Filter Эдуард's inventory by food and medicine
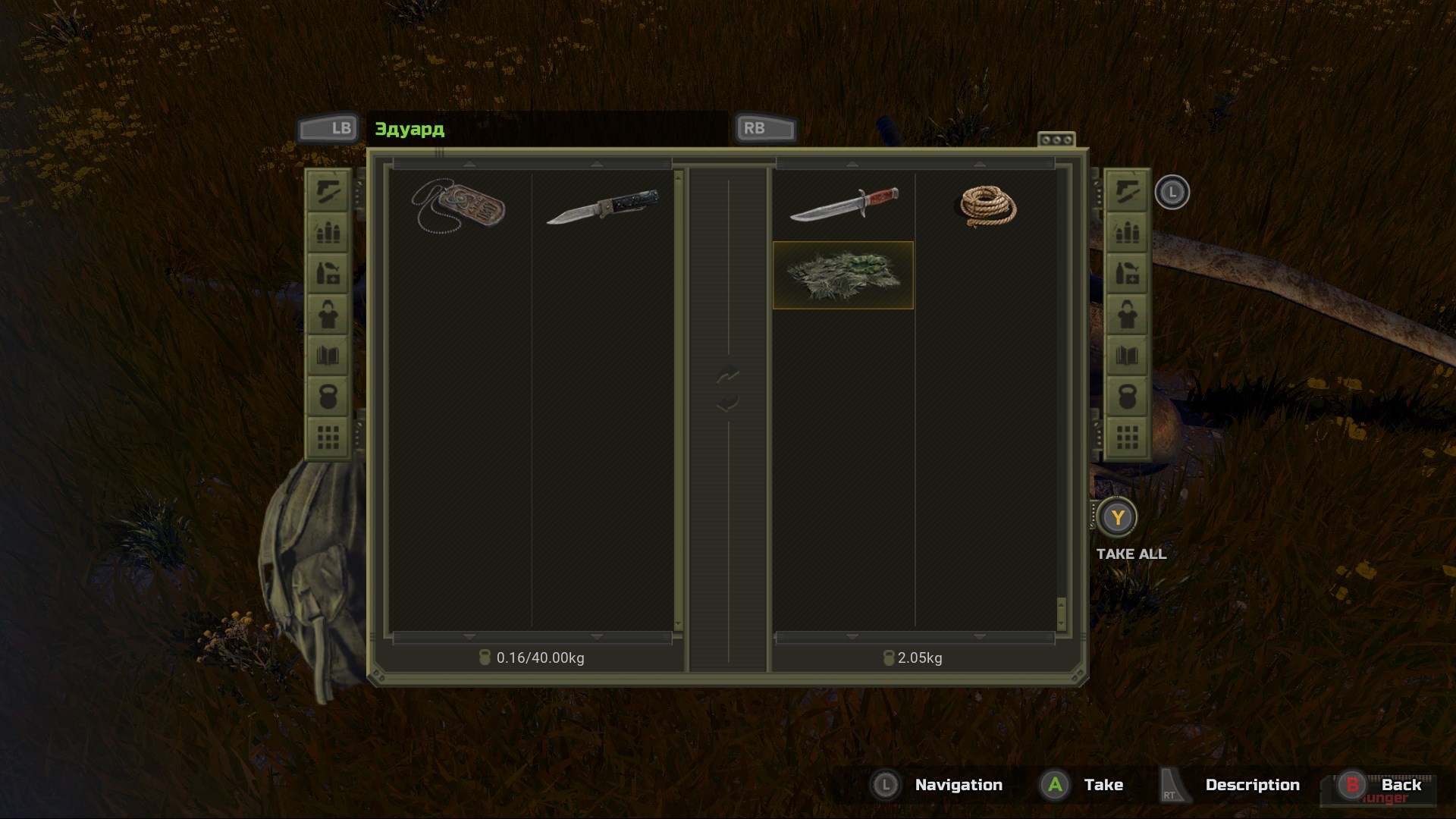 (x=328, y=273)
